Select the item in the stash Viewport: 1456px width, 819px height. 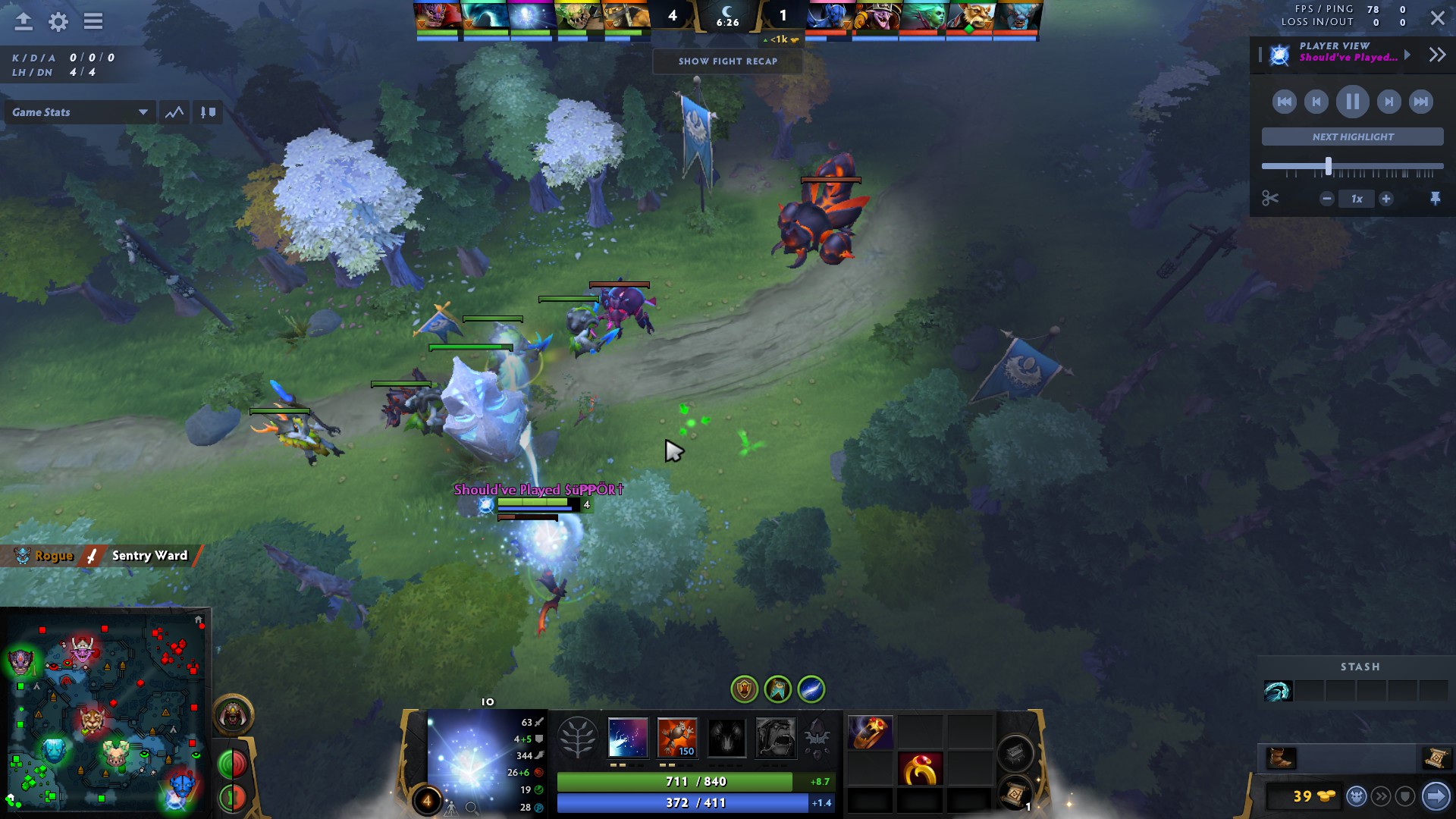(1277, 691)
